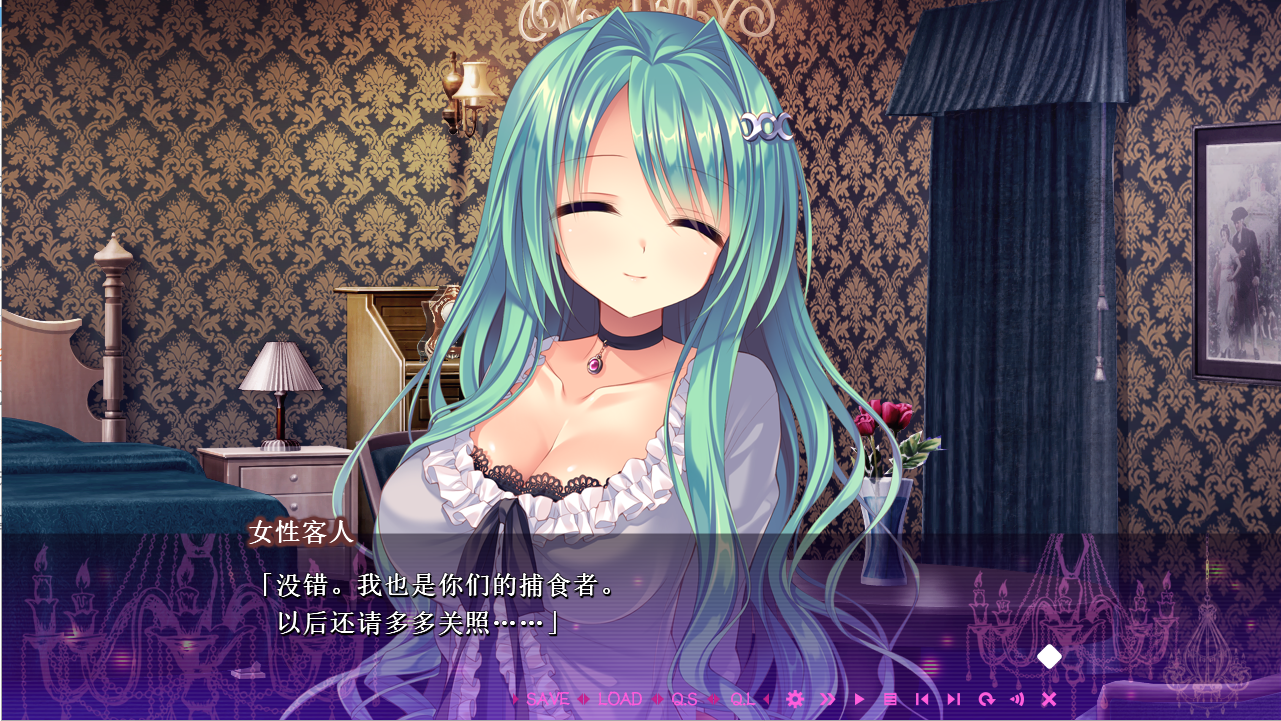Image resolution: width=1281 pixels, height=721 pixels.
Task: Jump back using the previous-scene icon
Action: [x=920, y=699]
